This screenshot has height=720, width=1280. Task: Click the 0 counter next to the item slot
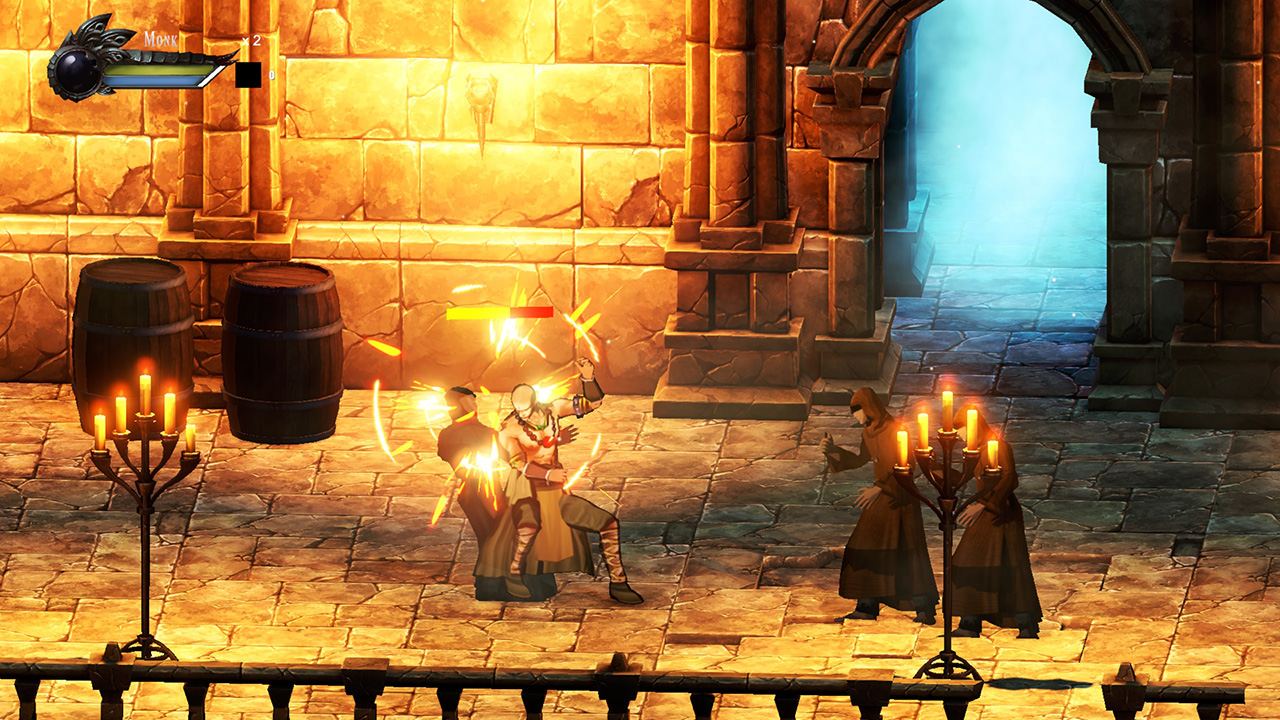[272, 74]
